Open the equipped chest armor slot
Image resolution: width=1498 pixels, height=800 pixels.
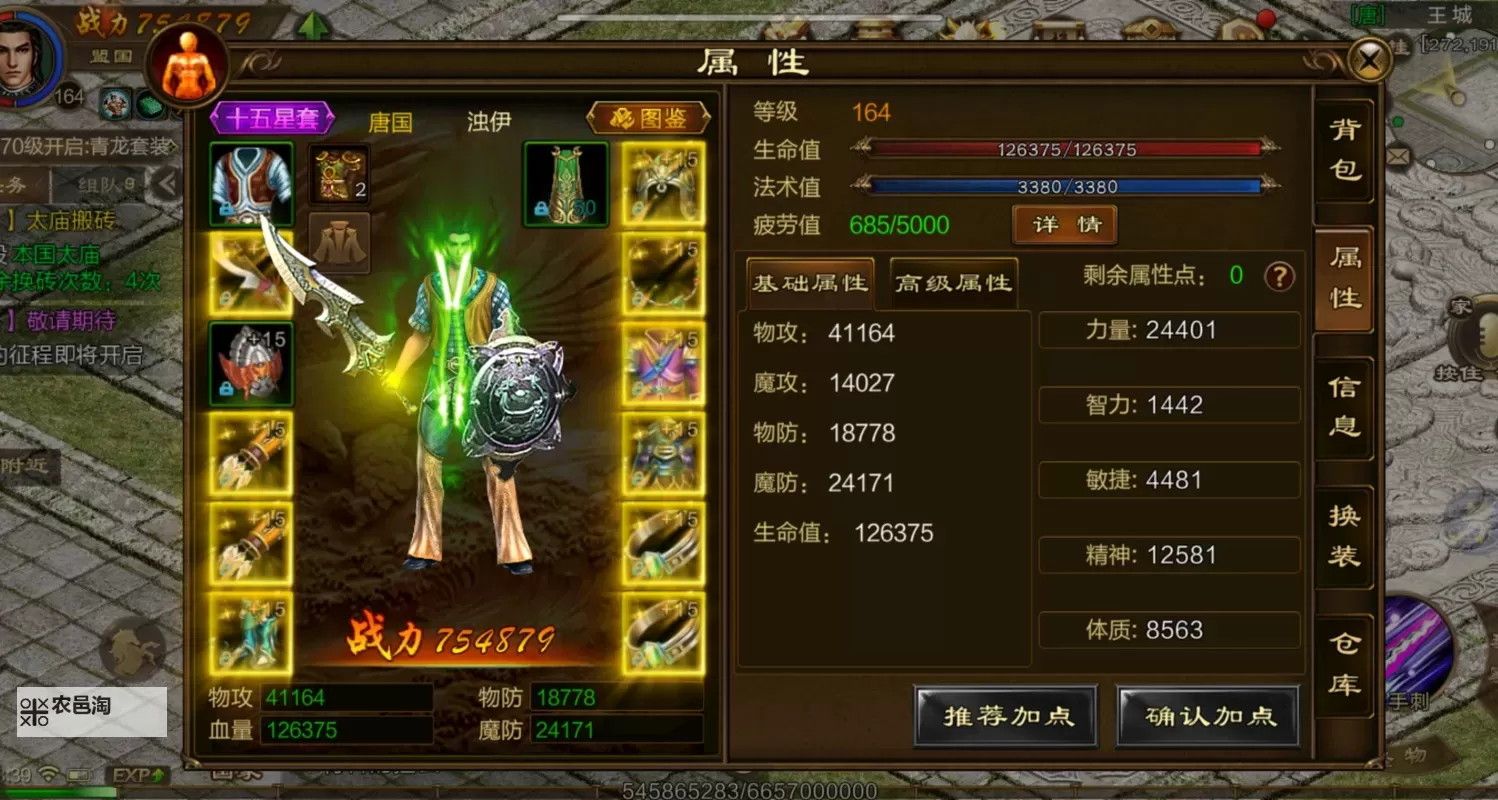pyautogui.click(x=250, y=183)
